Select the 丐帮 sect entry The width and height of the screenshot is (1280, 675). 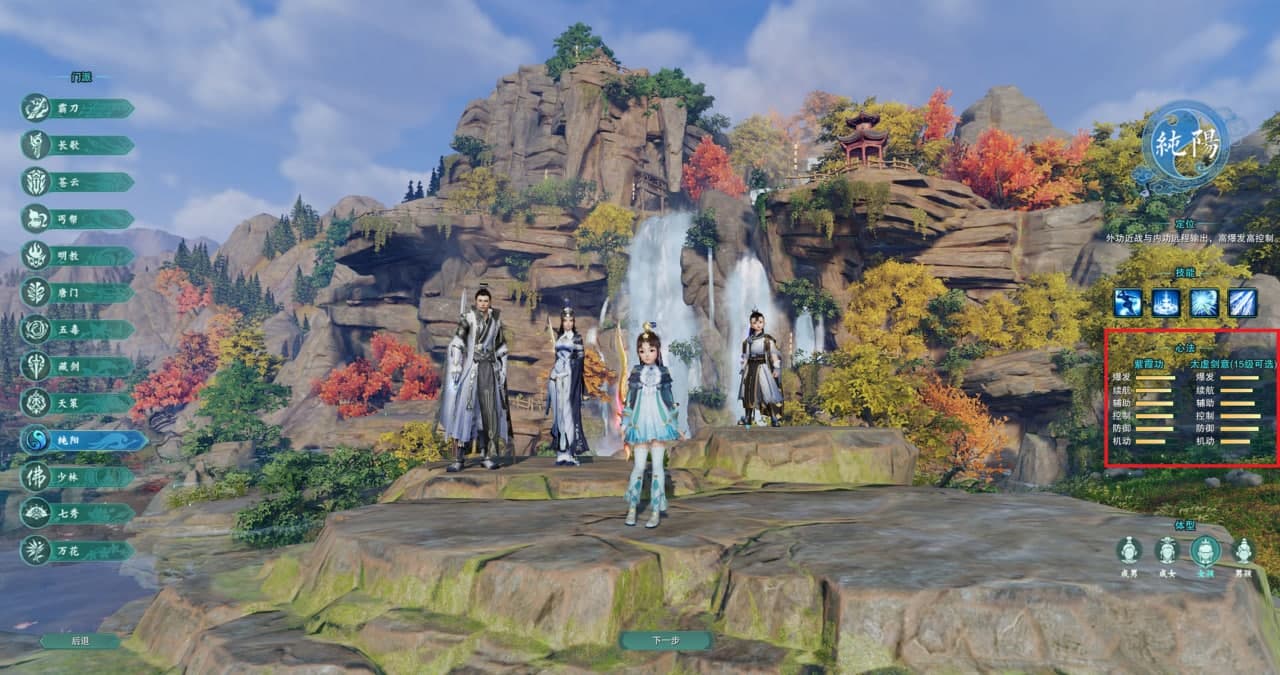point(78,219)
